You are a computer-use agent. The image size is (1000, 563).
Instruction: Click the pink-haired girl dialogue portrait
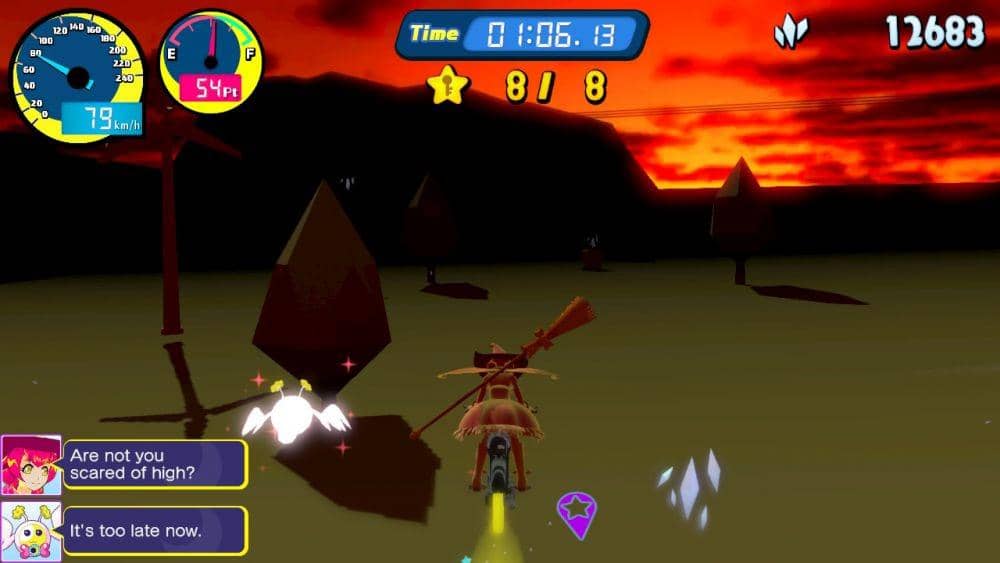coord(31,465)
